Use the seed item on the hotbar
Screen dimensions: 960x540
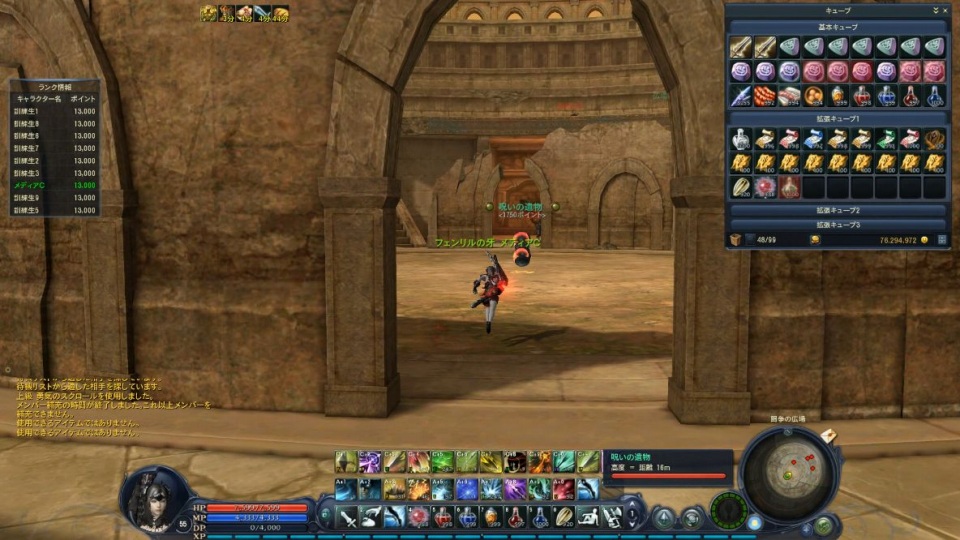[x=564, y=517]
